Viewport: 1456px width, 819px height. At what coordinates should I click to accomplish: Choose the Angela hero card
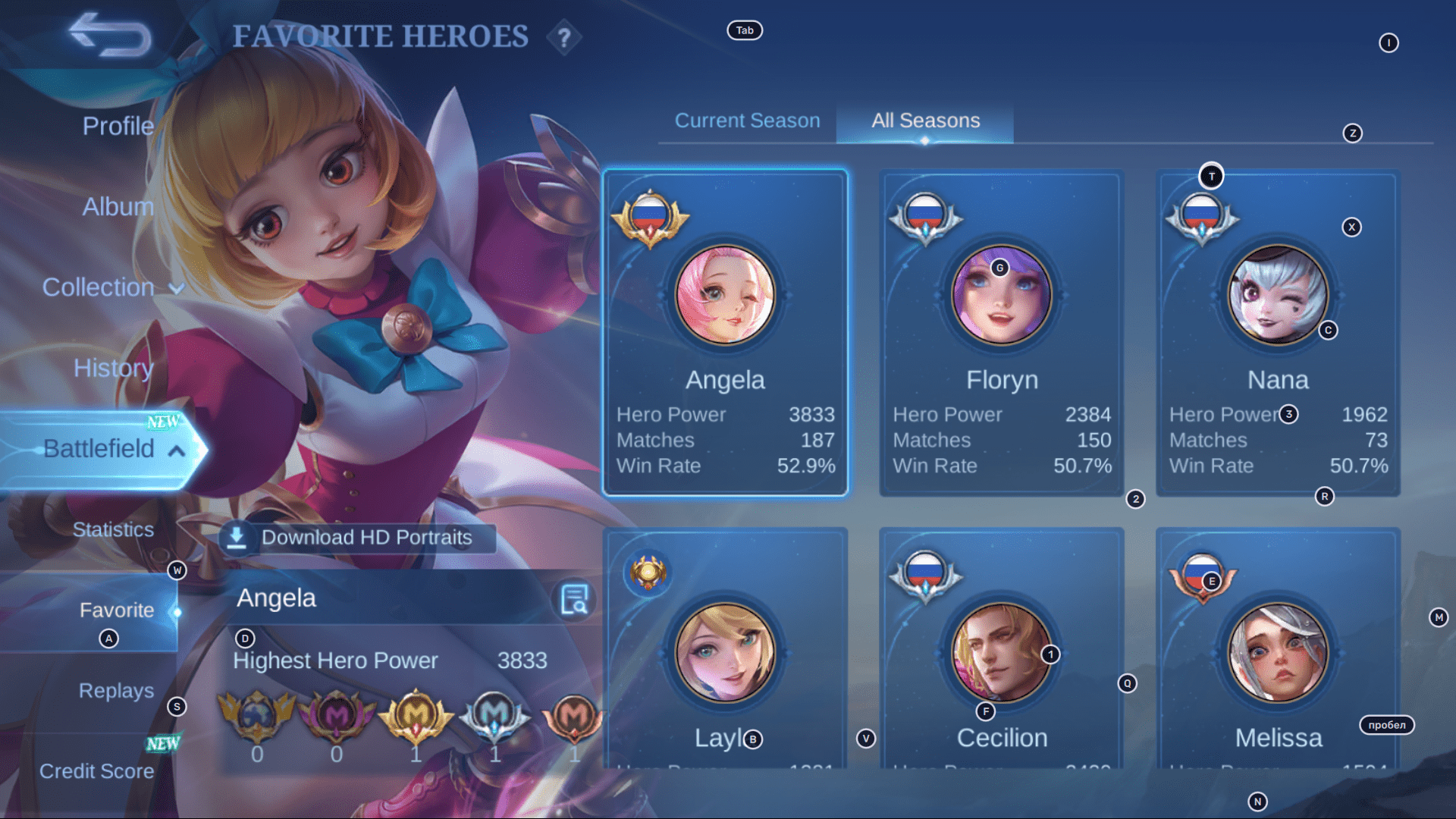coord(725,334)
